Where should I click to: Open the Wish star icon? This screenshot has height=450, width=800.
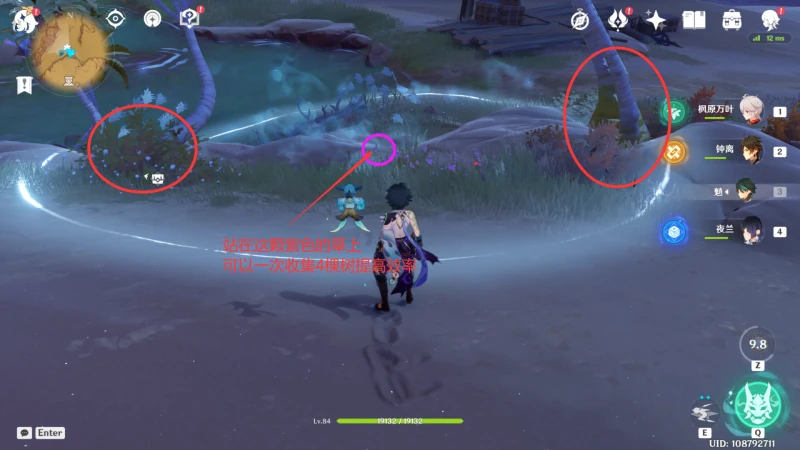click(656, 20)
